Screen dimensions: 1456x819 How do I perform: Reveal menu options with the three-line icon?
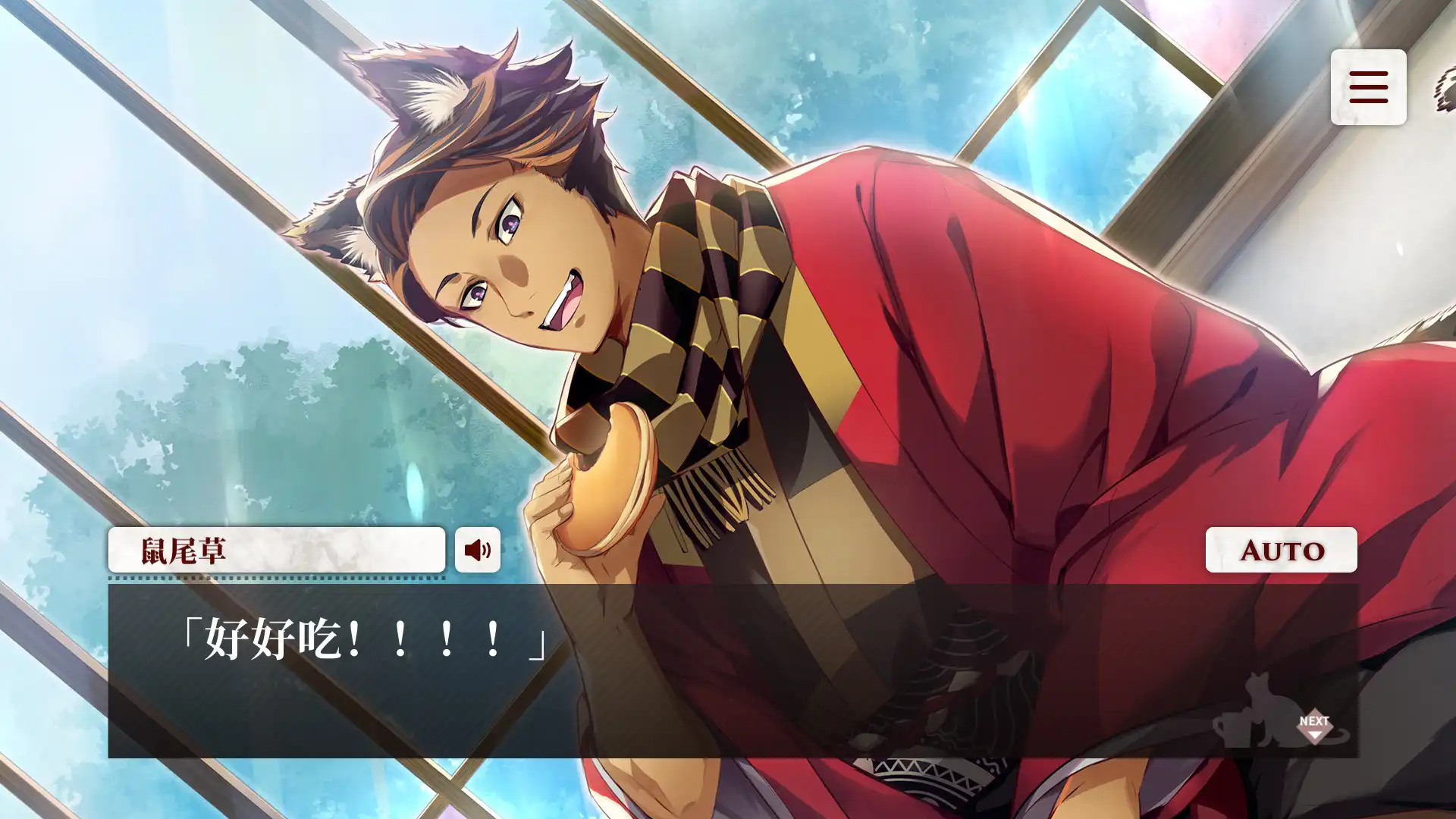pyautogui.click(x=1368, y=88)
